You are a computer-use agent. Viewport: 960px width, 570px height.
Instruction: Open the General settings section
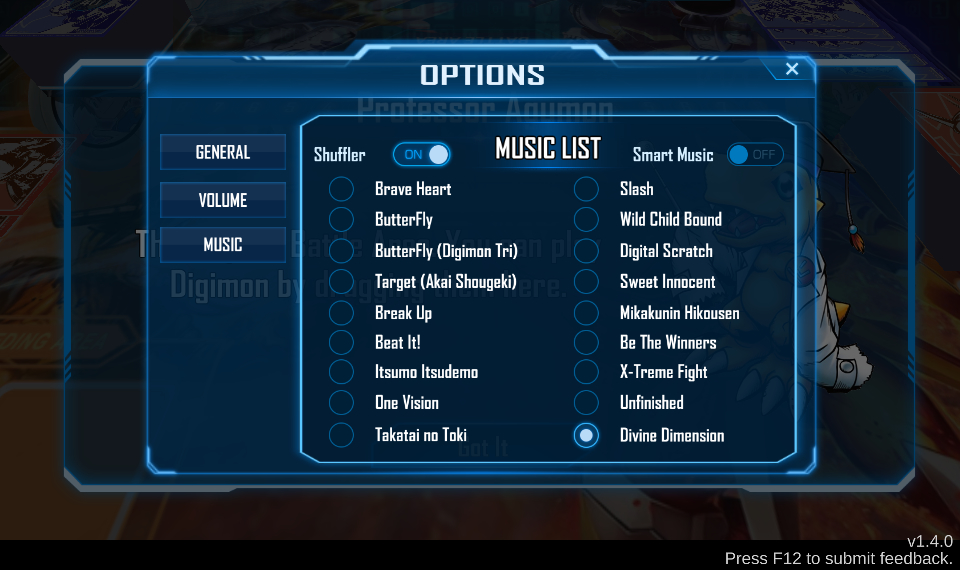223,153
